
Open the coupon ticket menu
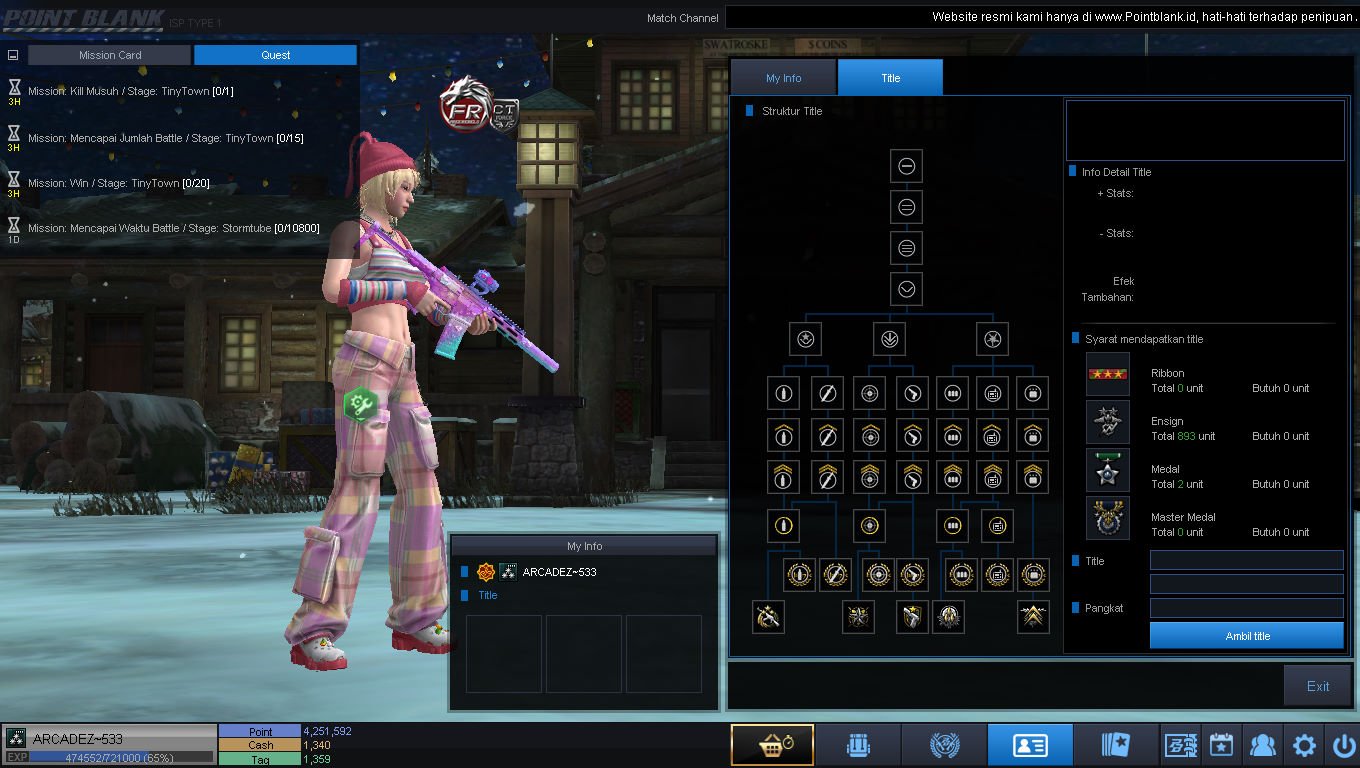pos(1181,745)
